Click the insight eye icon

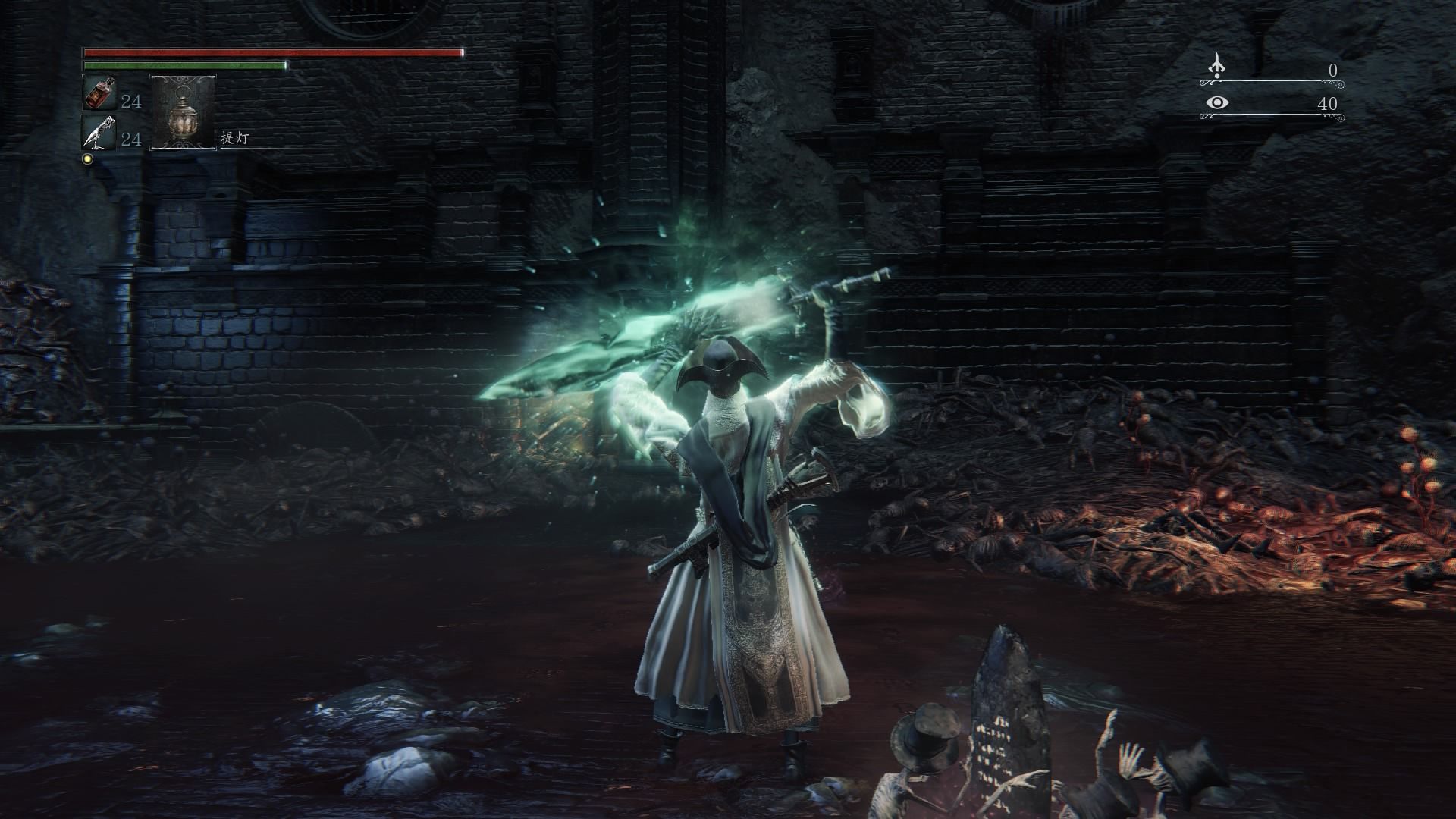pos(1217,102)
